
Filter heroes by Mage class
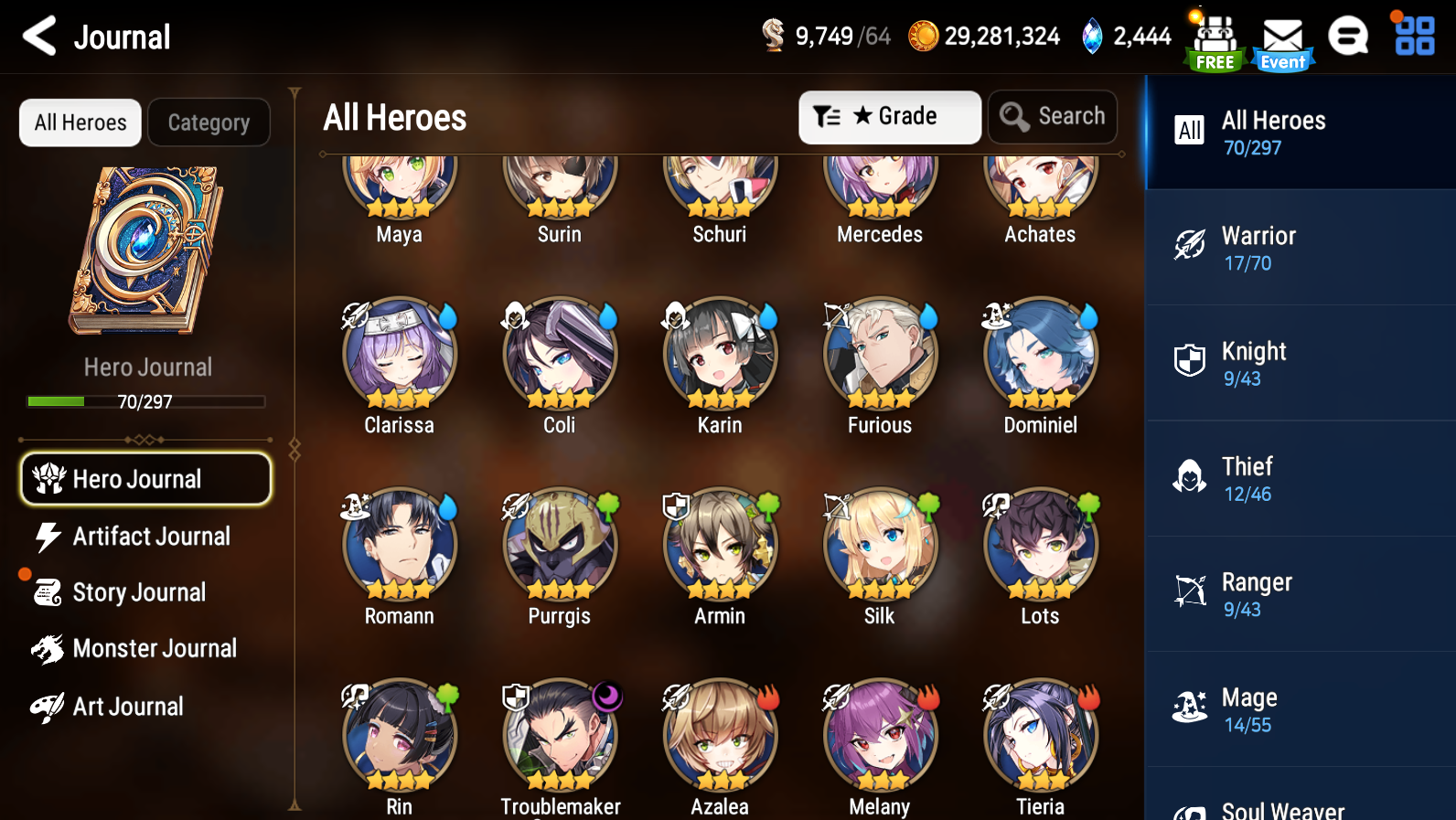[x=1299, y=709]
